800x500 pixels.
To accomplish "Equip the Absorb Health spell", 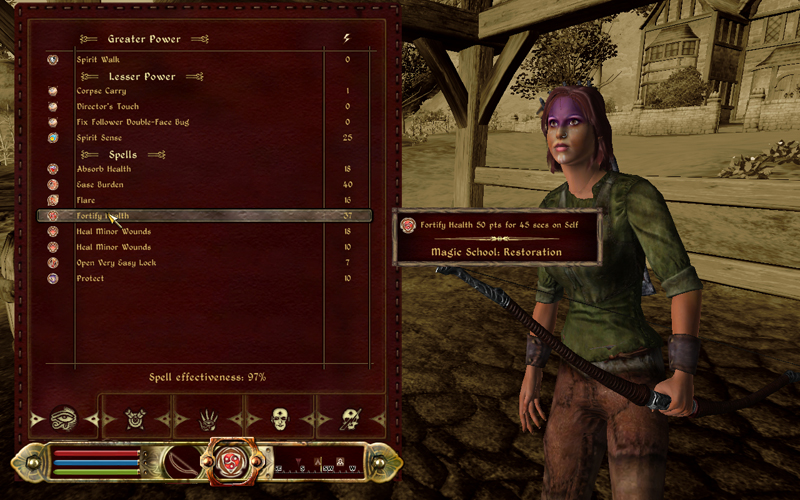I will 104,169.
